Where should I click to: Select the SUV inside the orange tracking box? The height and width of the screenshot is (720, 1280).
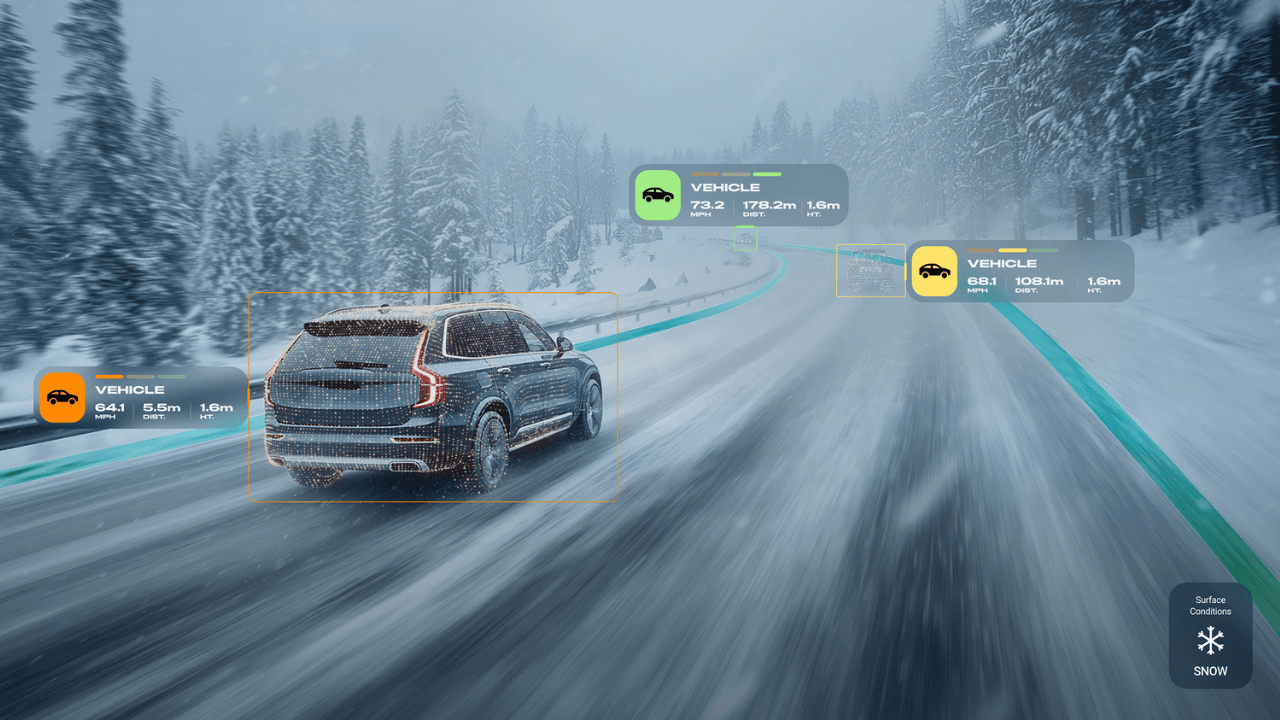pos(432,396)
